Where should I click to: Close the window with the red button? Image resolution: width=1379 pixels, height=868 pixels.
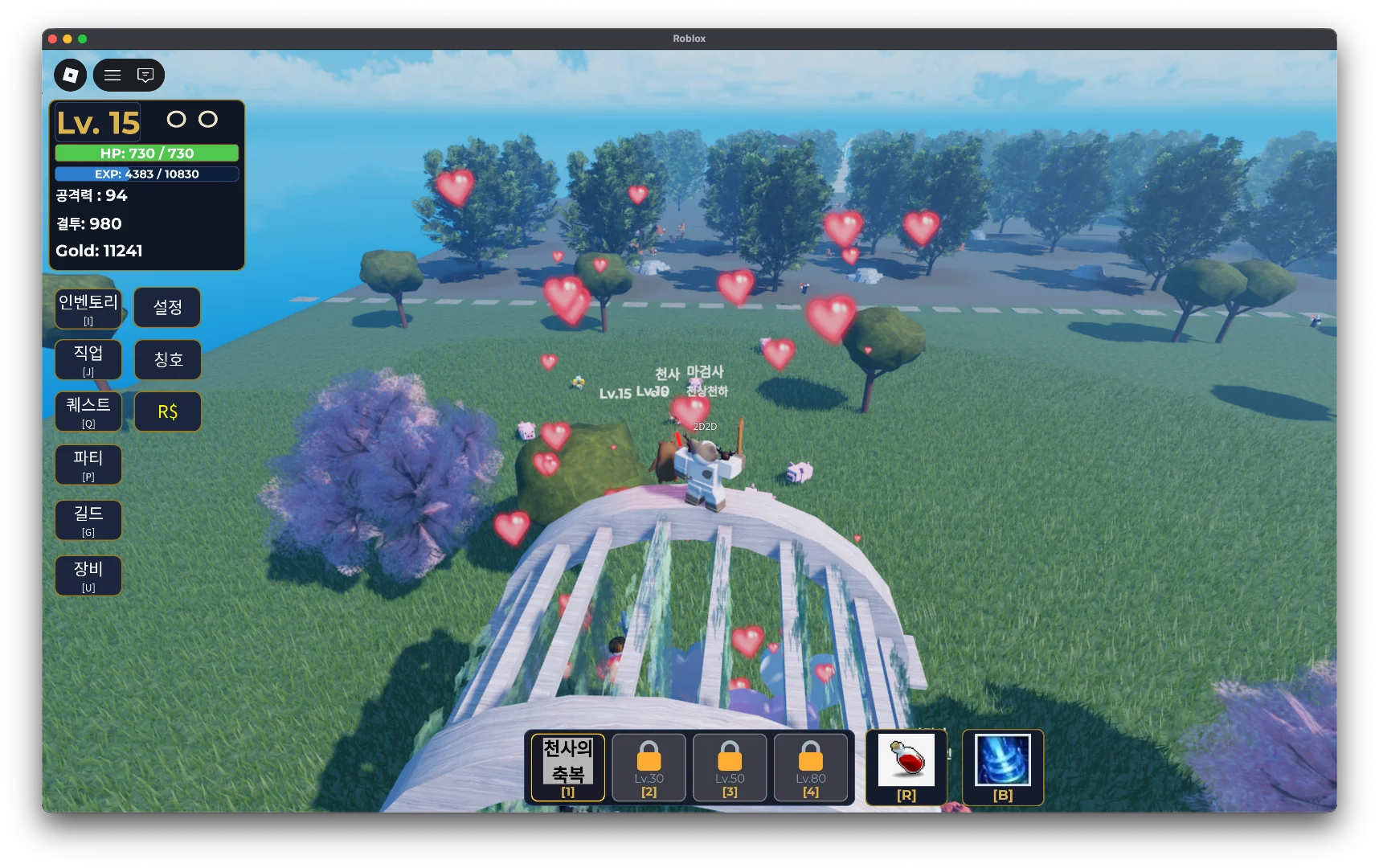pos(52,39)
